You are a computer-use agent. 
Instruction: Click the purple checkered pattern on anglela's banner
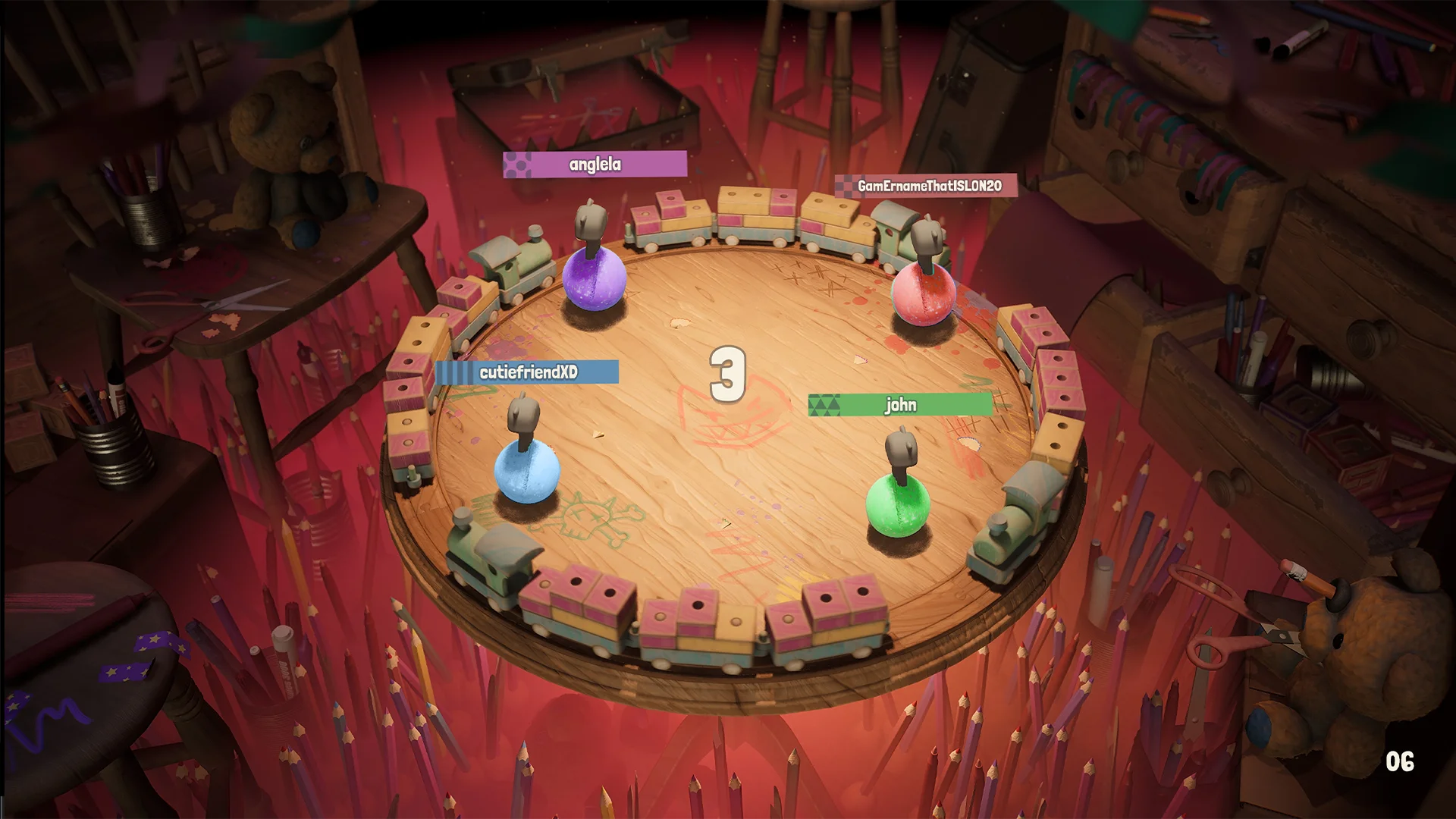point(519,164)
